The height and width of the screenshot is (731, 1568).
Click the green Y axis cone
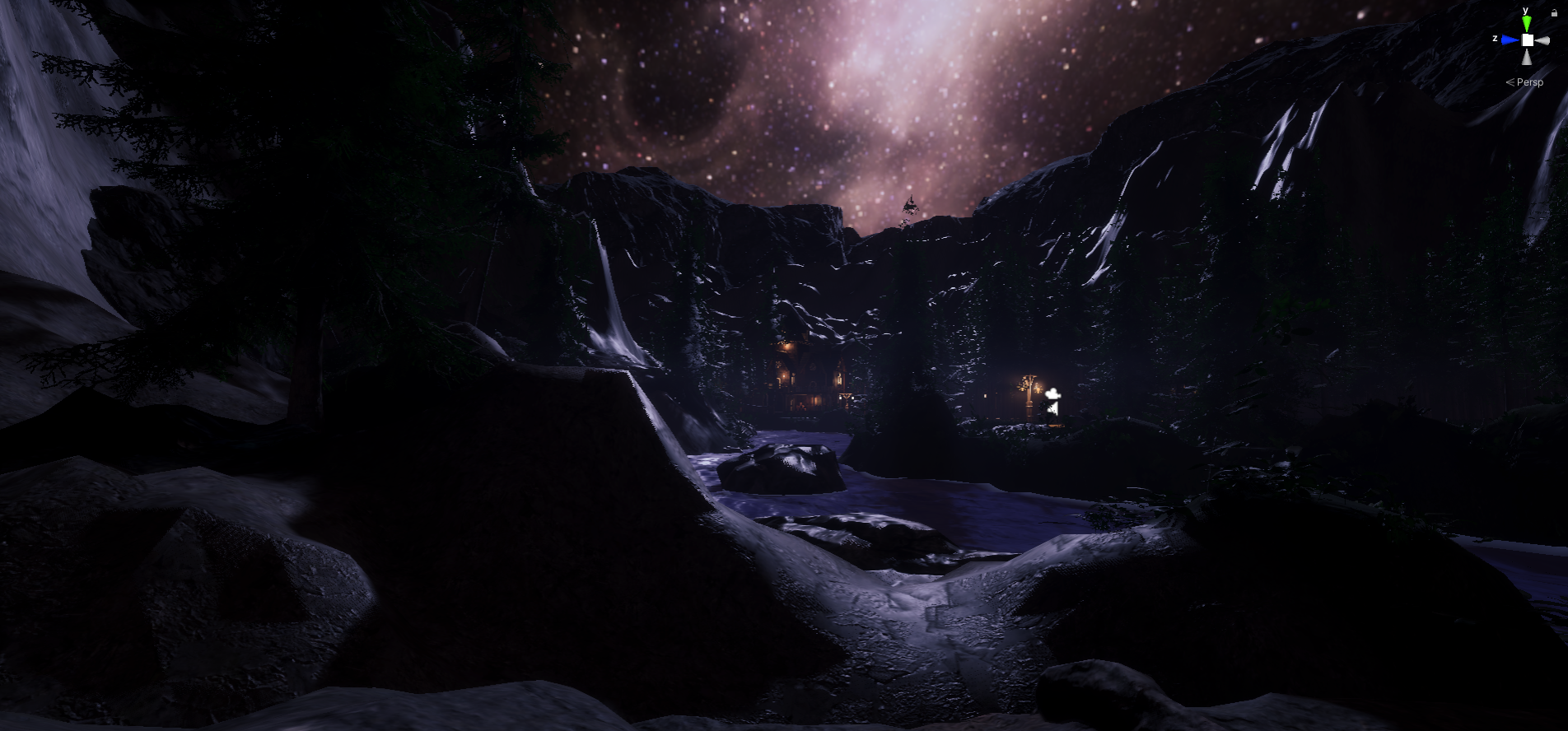click(x=1526, y=24)
